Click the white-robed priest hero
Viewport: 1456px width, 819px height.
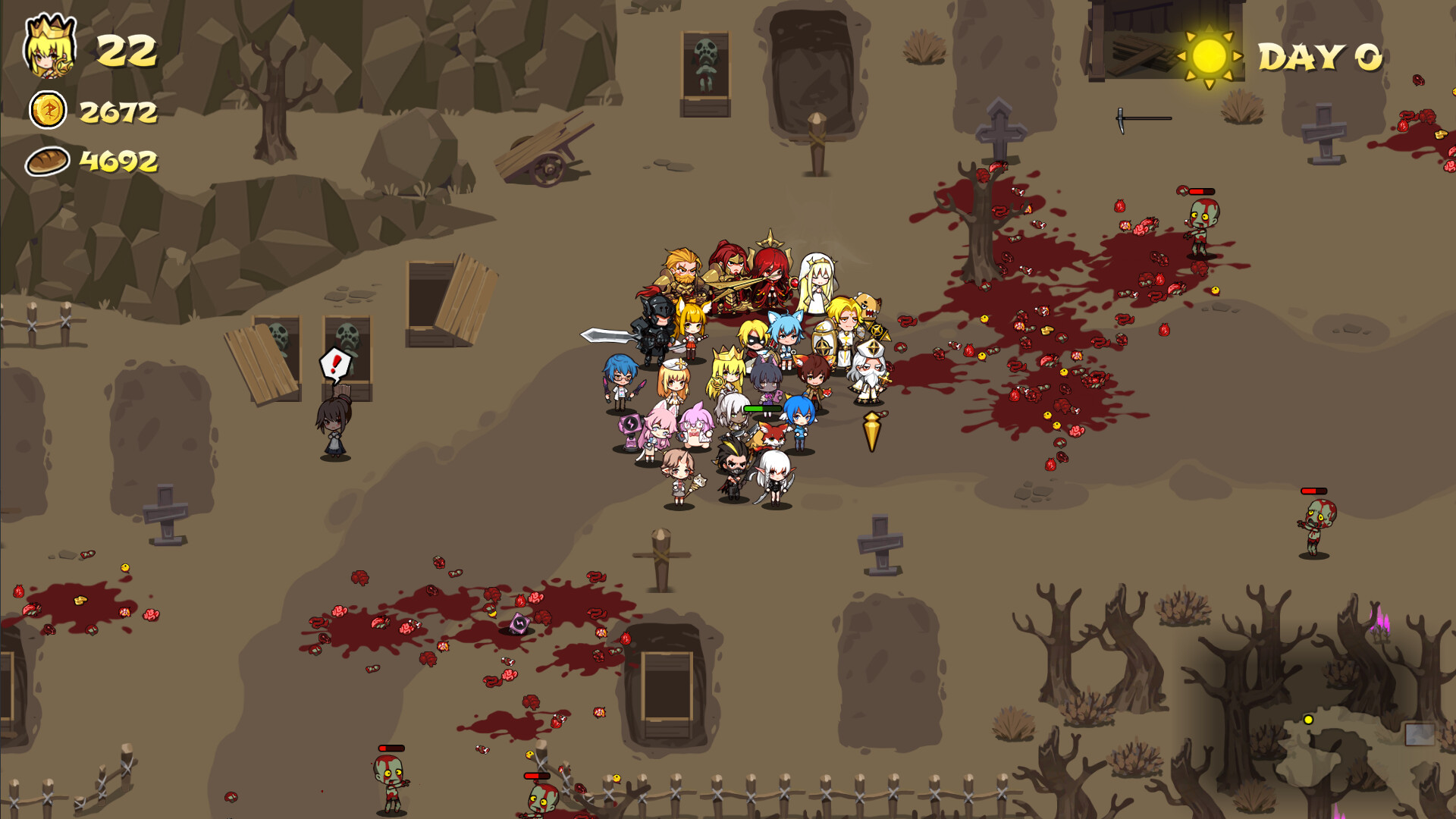pyautogui.click(x=870, y=372)
